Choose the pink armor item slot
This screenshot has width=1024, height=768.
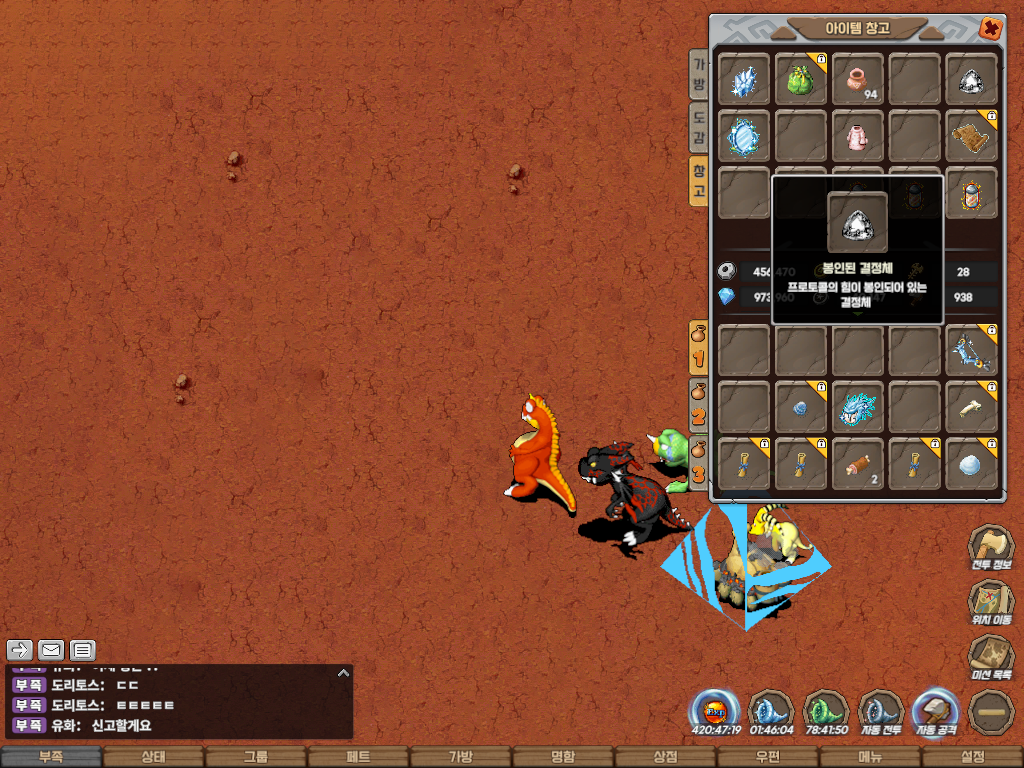[x=858, y=136]
